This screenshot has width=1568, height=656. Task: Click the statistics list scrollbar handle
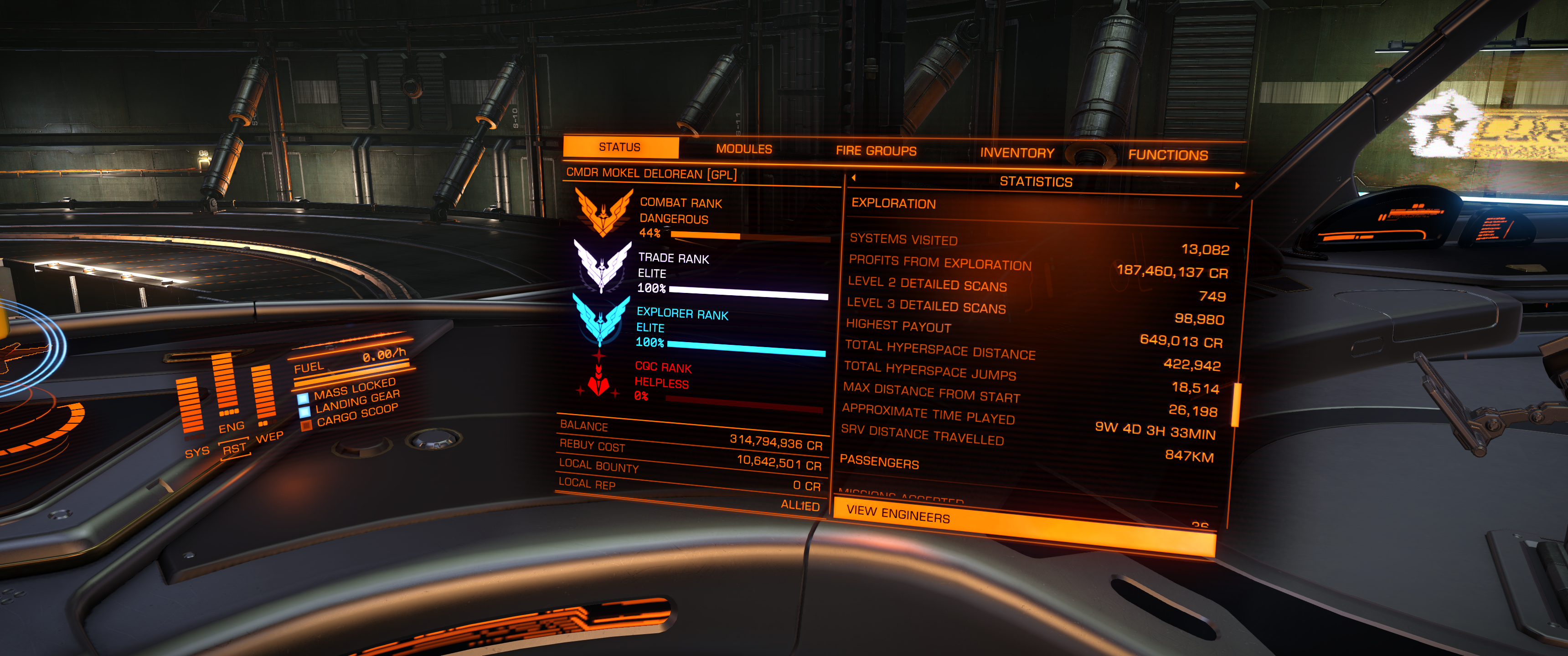click(x=1236, y=405)
